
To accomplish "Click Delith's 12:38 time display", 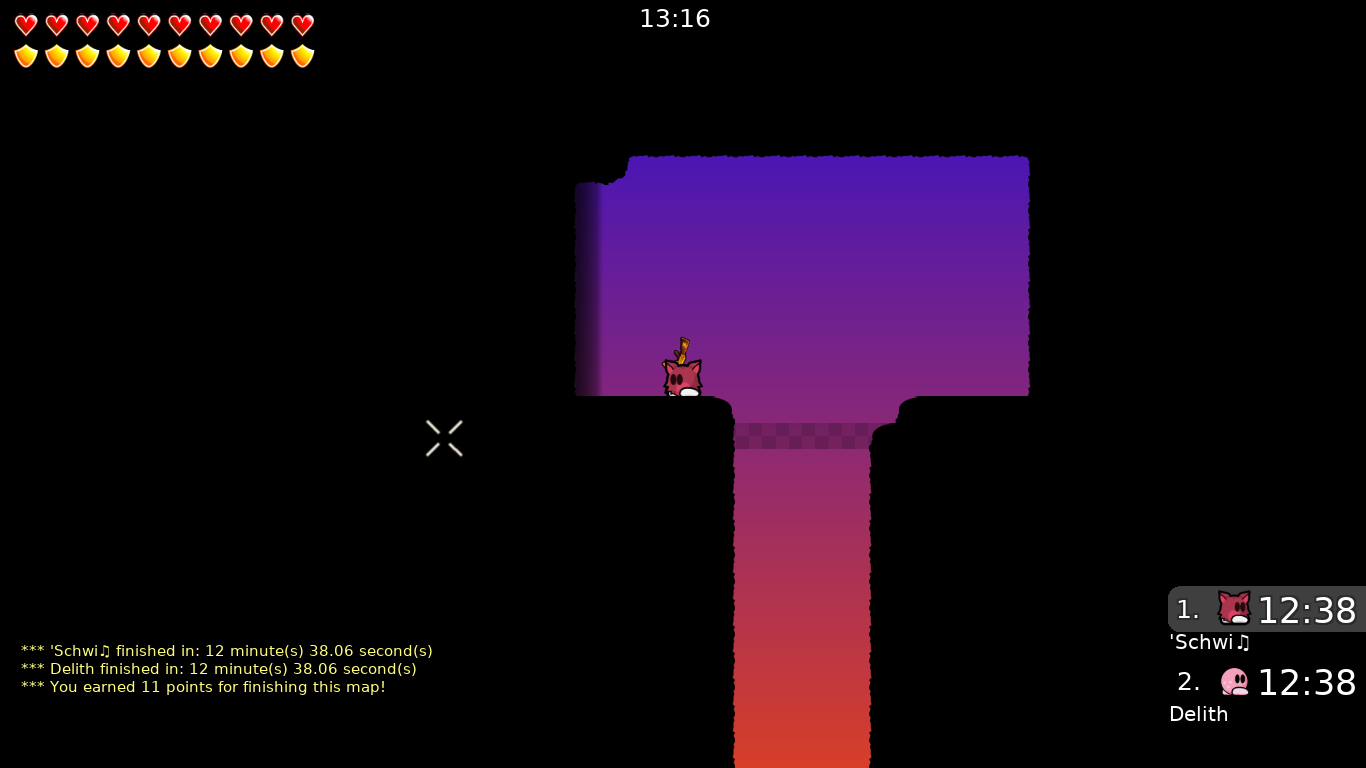I will 1307,683.
